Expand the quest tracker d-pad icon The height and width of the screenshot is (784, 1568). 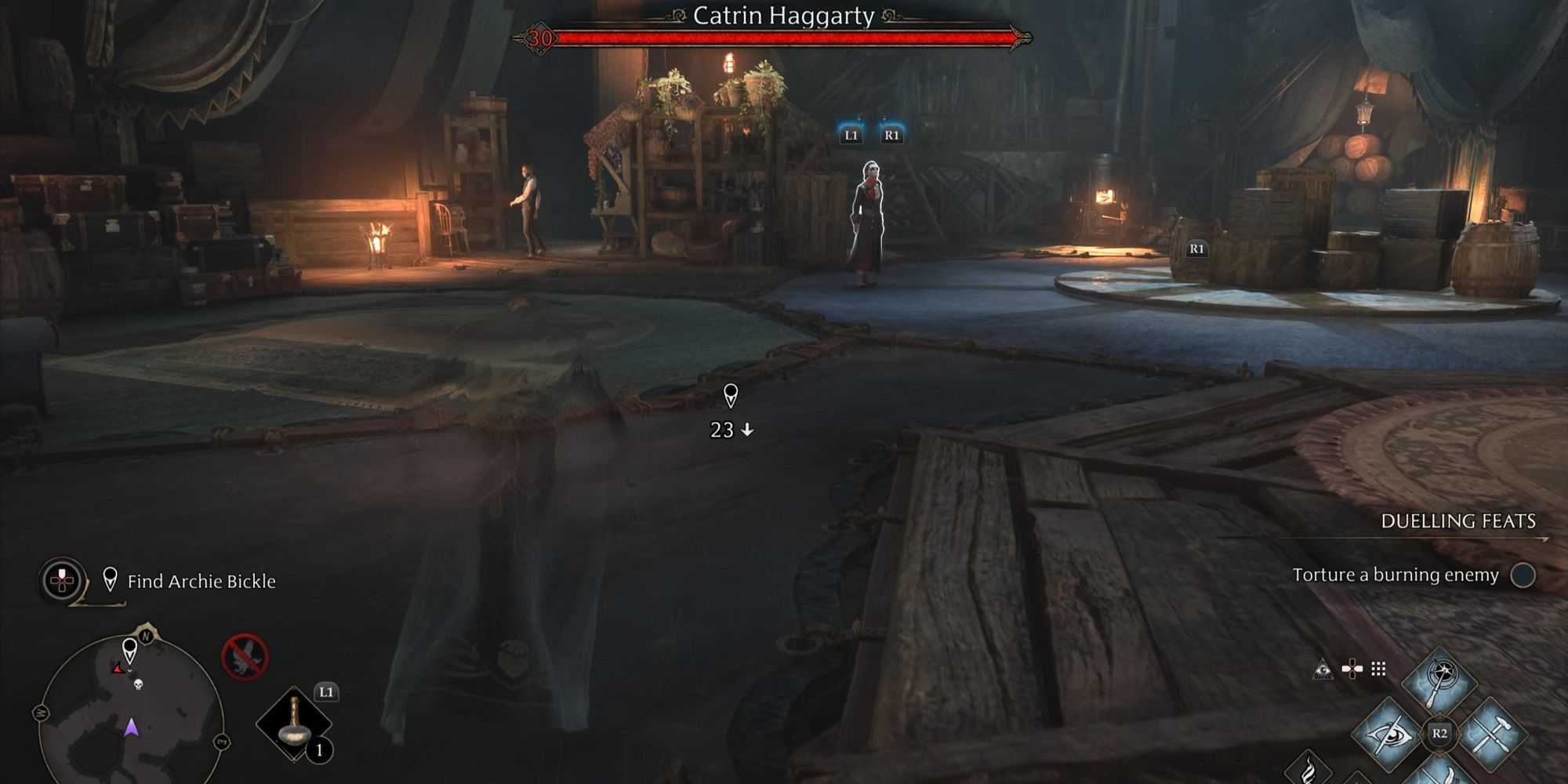click(61, 579)
